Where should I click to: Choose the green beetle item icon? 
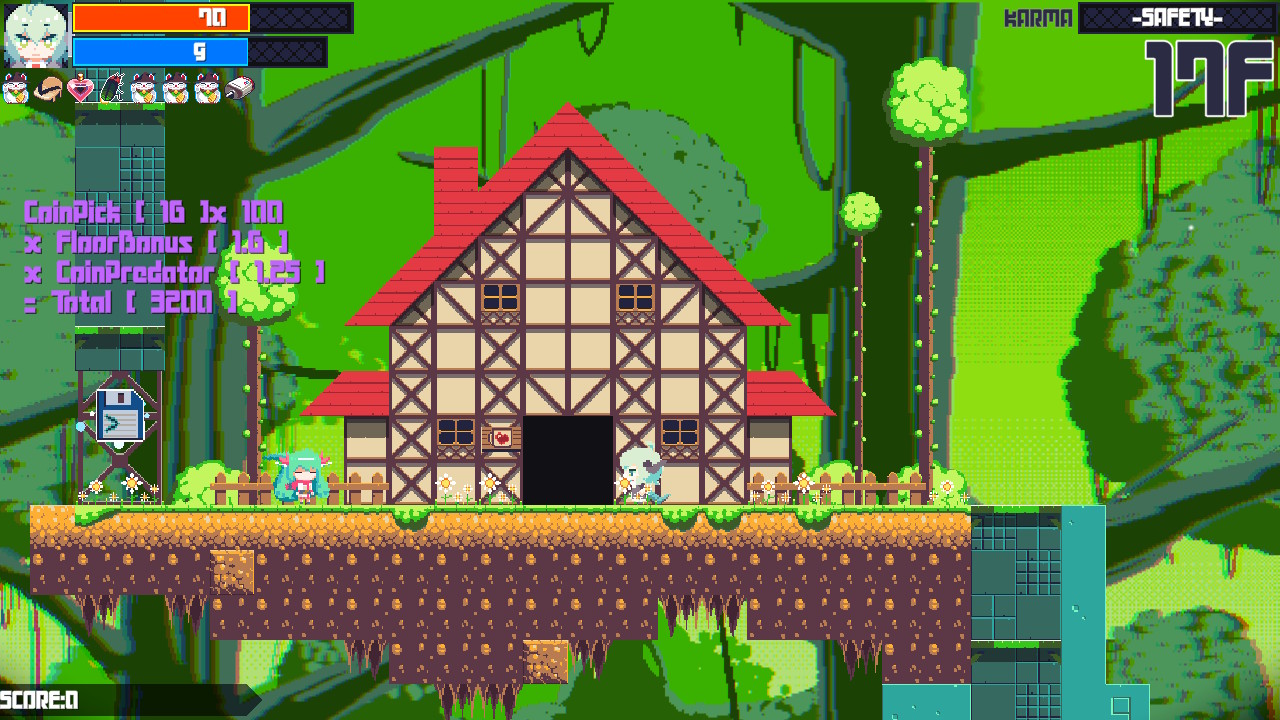tap(112, 90)
